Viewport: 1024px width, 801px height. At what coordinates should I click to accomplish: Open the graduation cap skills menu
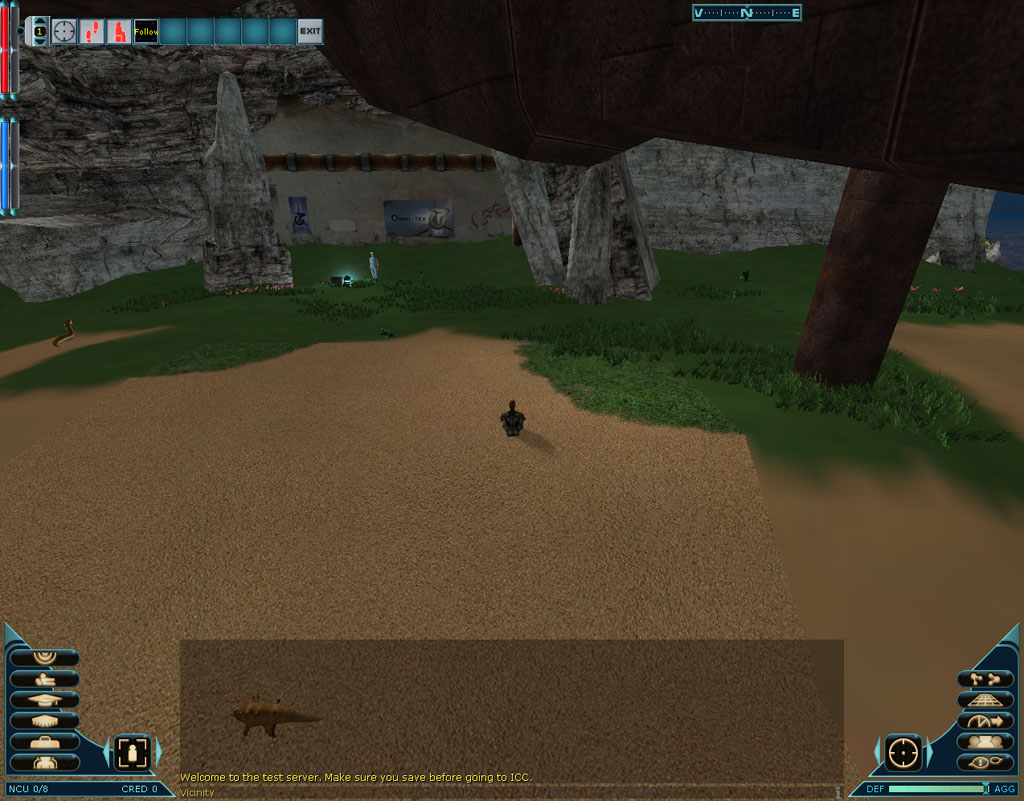pyautogui.click(x=44, y=699)
